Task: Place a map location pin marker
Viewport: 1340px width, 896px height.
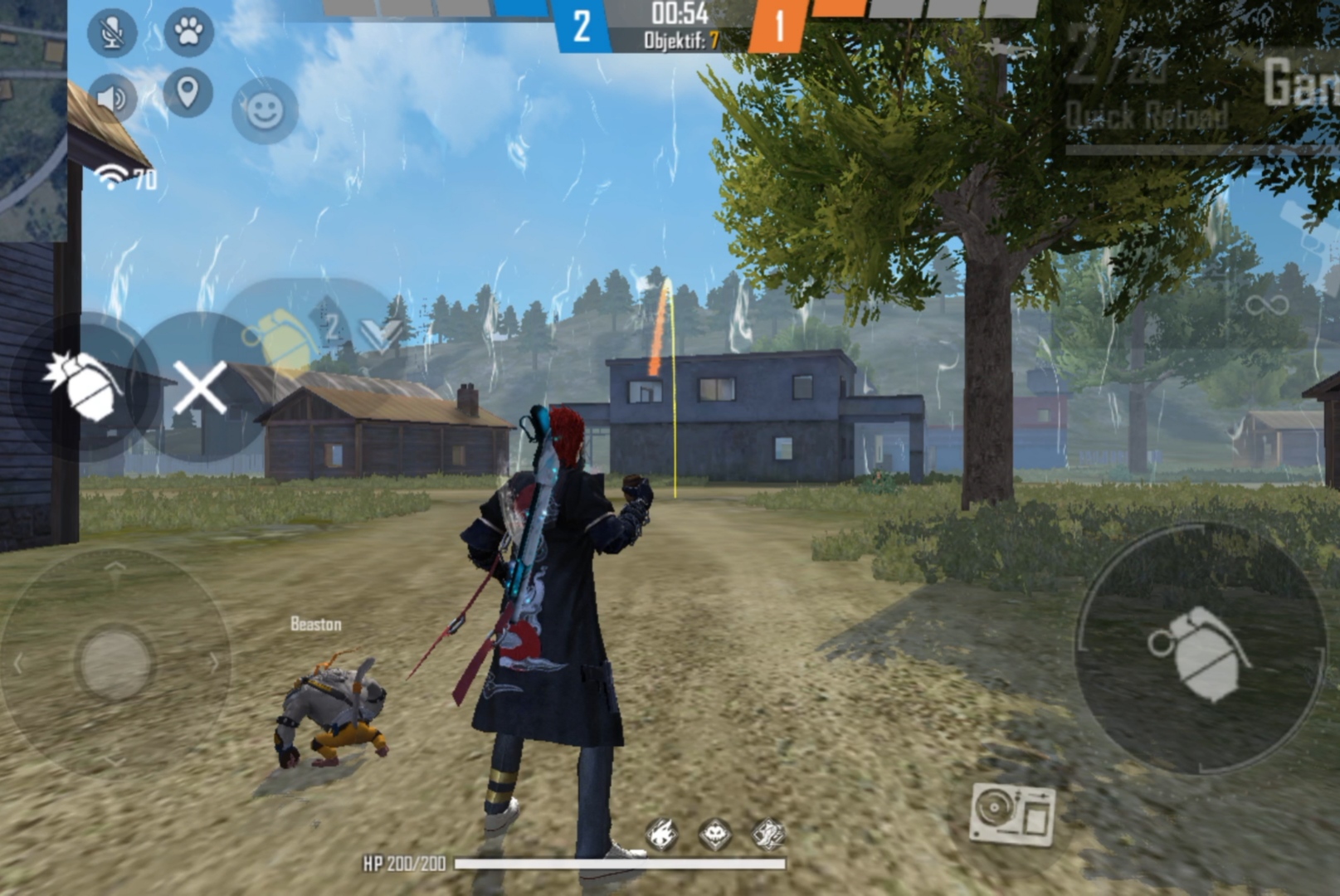Action: (188, 92)
